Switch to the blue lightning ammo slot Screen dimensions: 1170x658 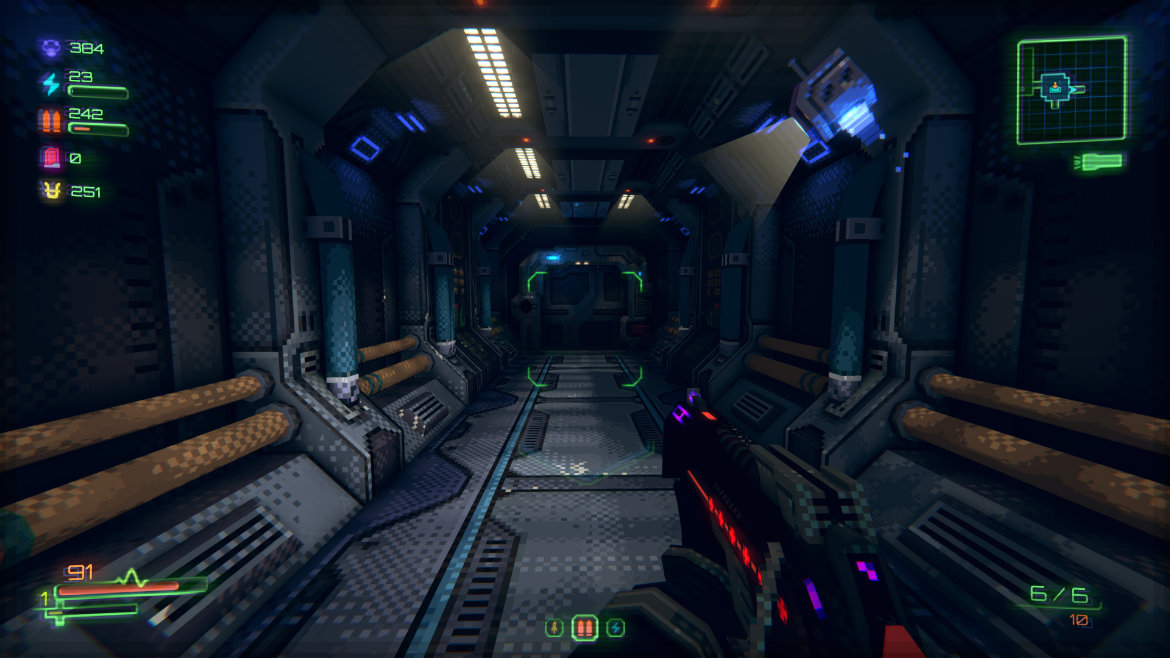tap(616, 628)
